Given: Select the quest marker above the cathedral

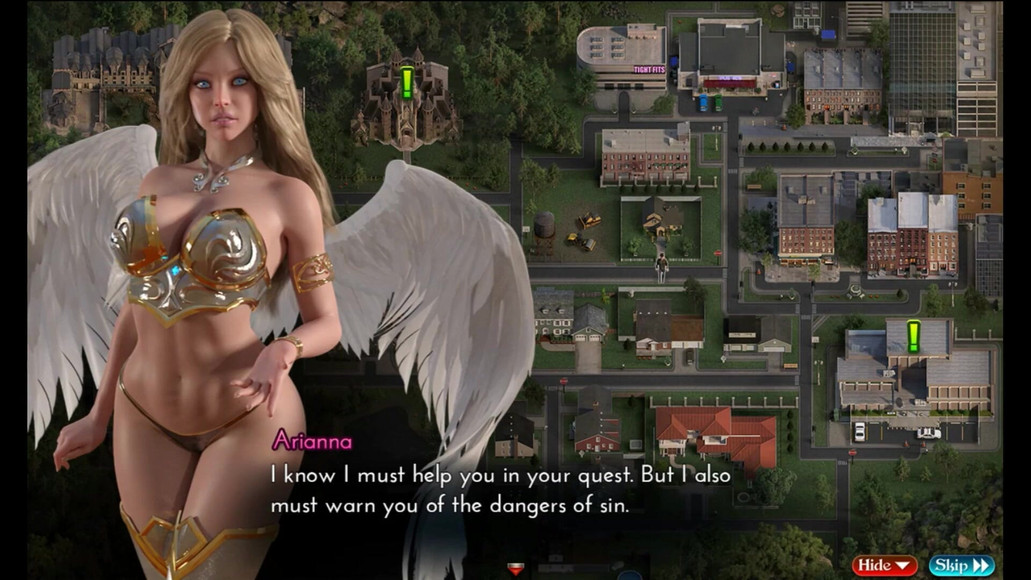Looking at the screenshot, I should [x=407, y=82].
